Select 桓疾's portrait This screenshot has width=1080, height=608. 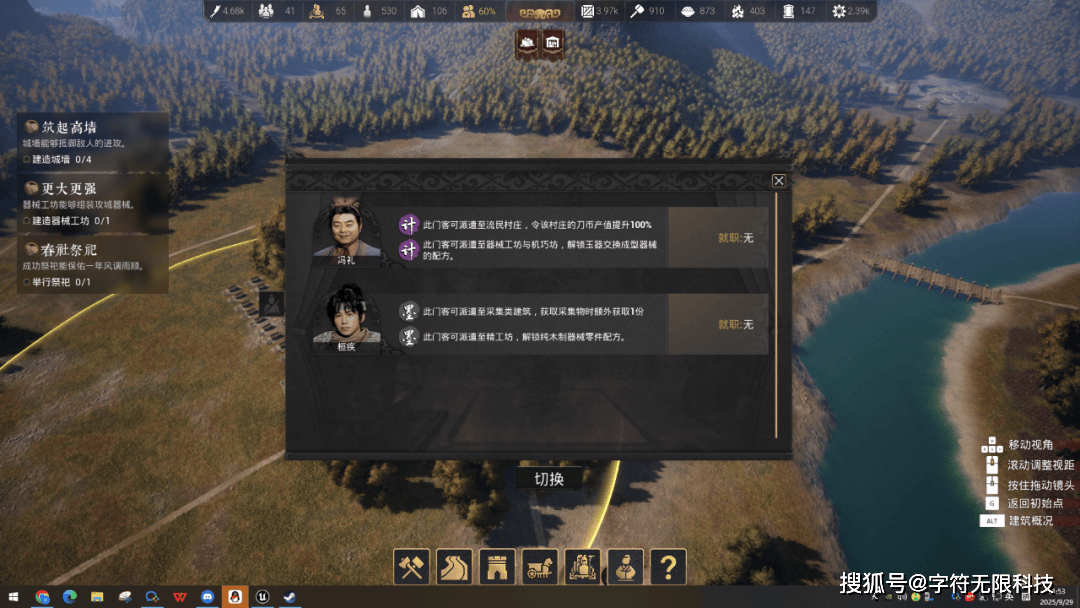point(346,318)
